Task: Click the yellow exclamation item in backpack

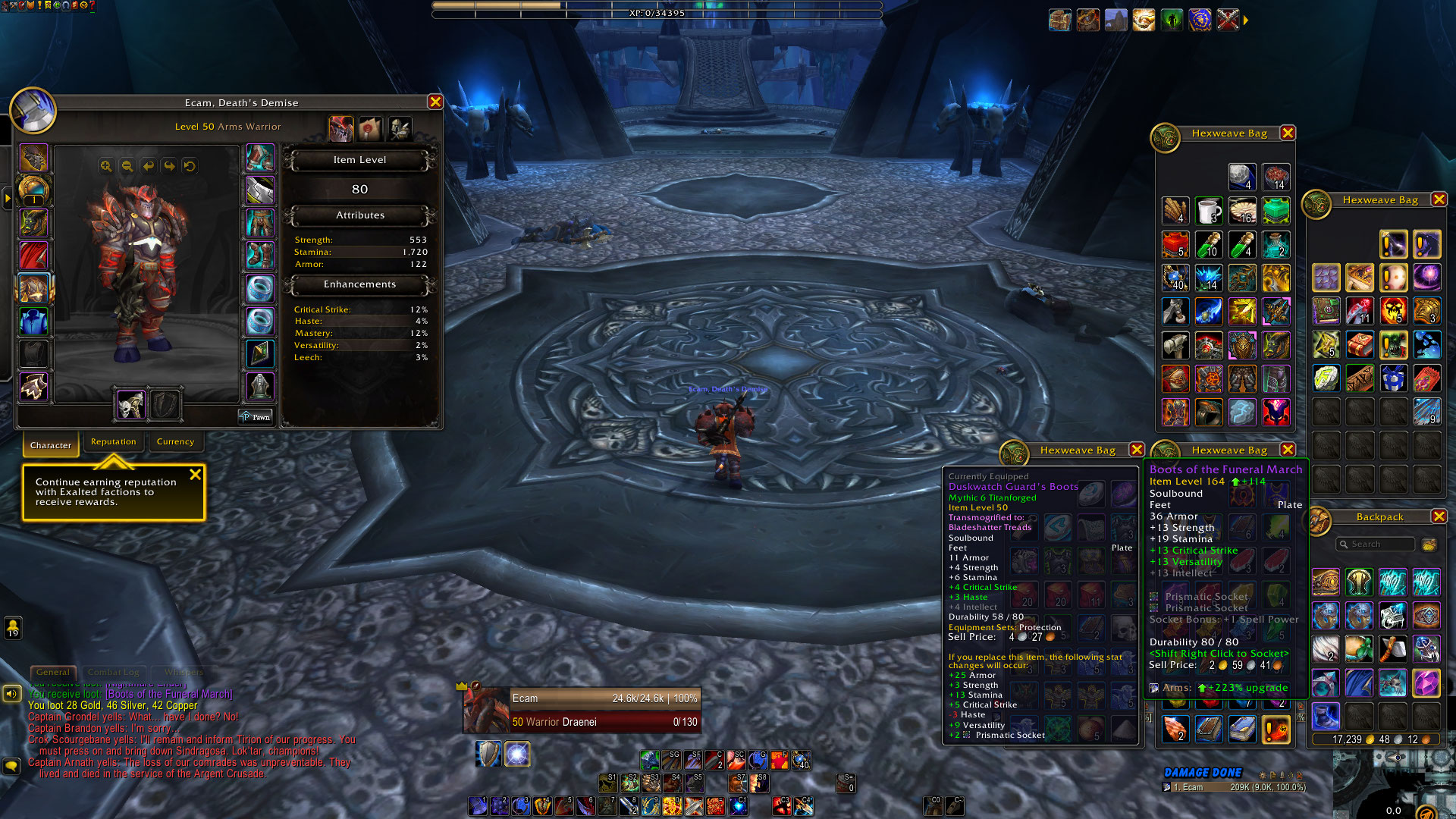Action: tap(1276, 730)
